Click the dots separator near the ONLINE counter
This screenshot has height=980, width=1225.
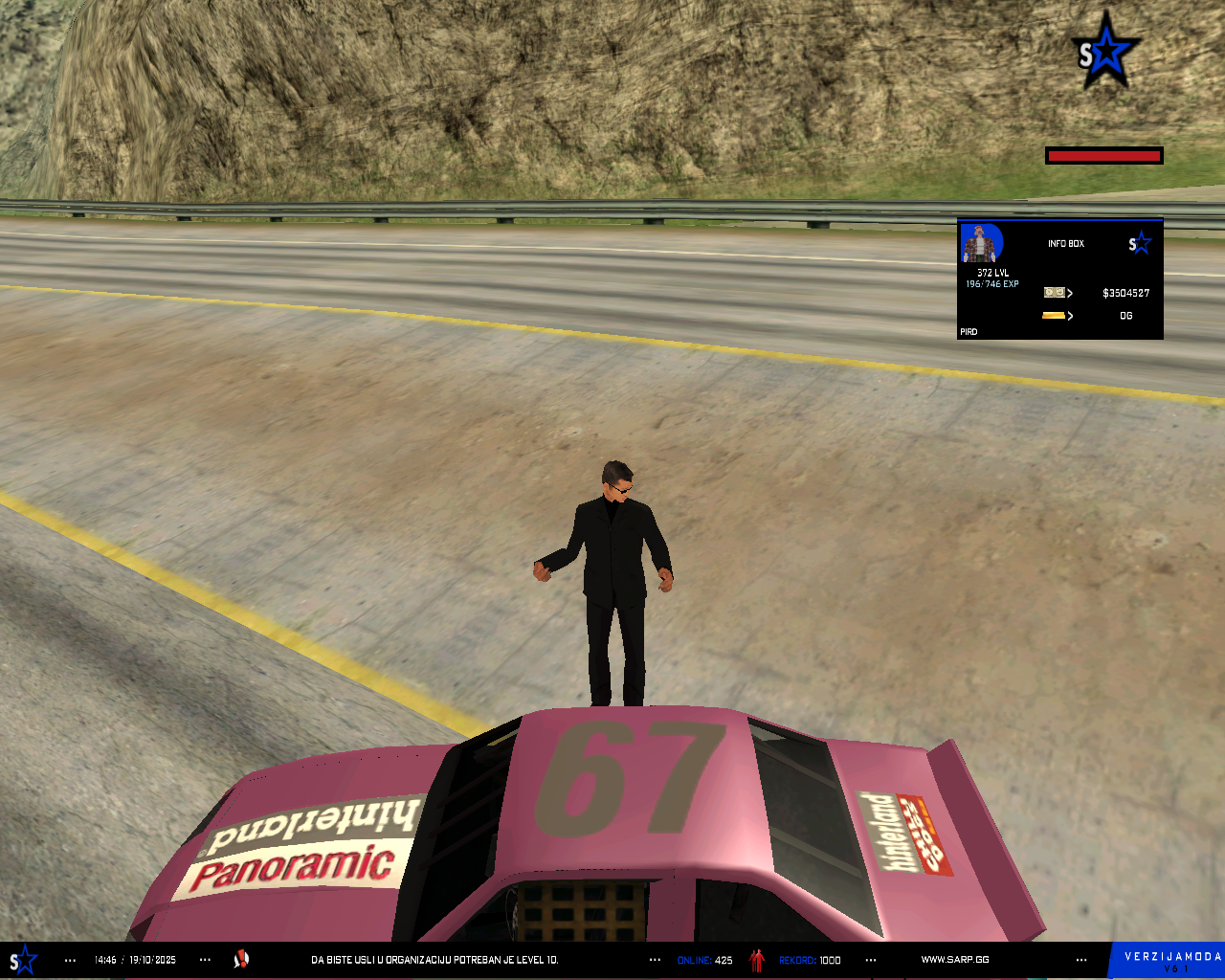point(653,959)
